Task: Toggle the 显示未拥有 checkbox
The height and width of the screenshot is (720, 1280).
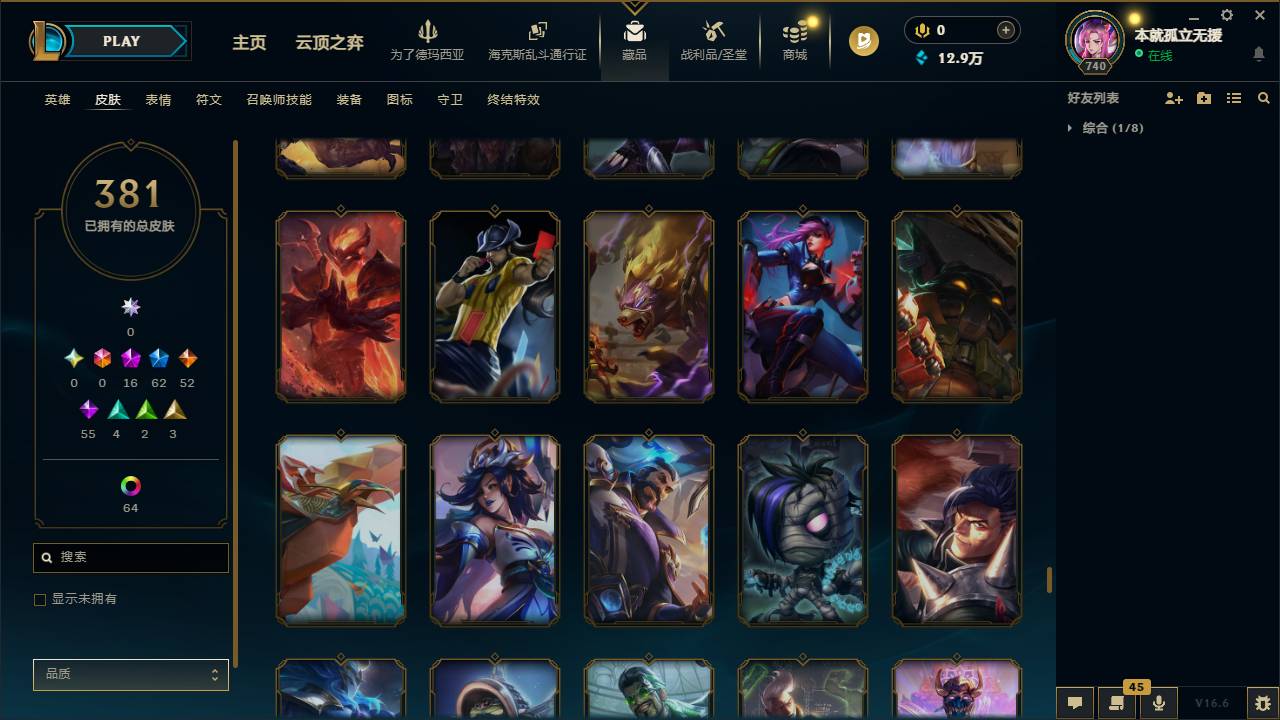Action: (40, 599)
